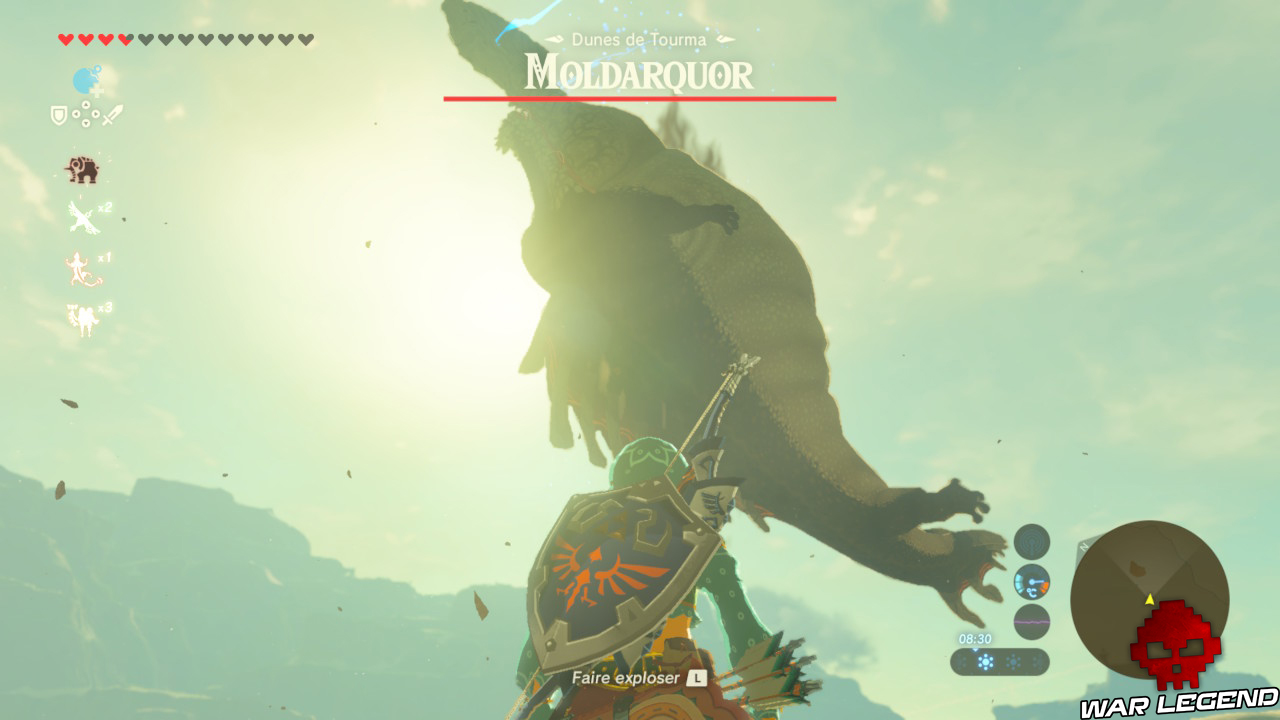The width and height of the screenshot is (1280, 720).
Task: Click the red boss health bar
Action: (640, 97)
